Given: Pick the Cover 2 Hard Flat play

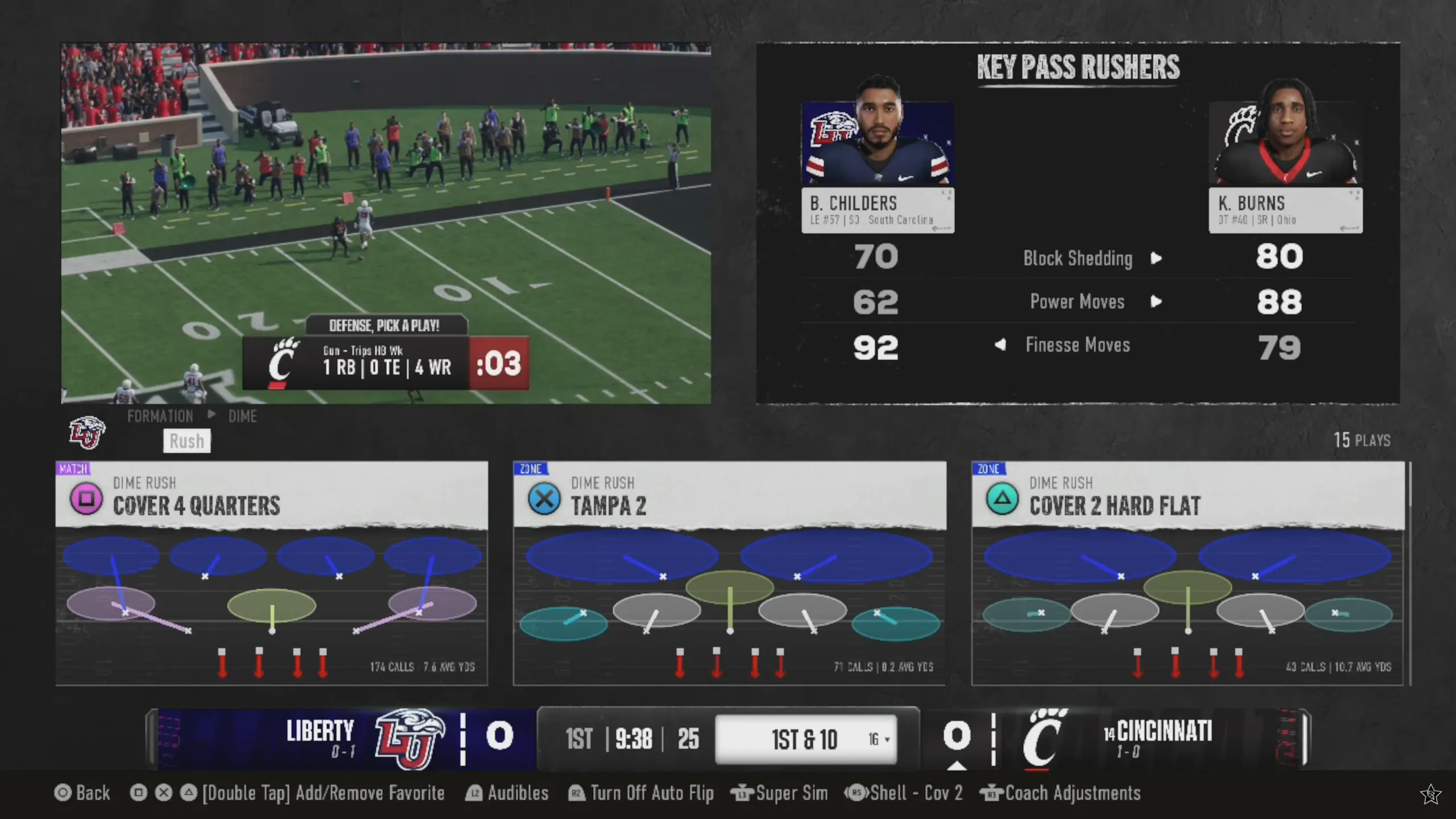Looking at the screenshot, I should [1188, 572].
